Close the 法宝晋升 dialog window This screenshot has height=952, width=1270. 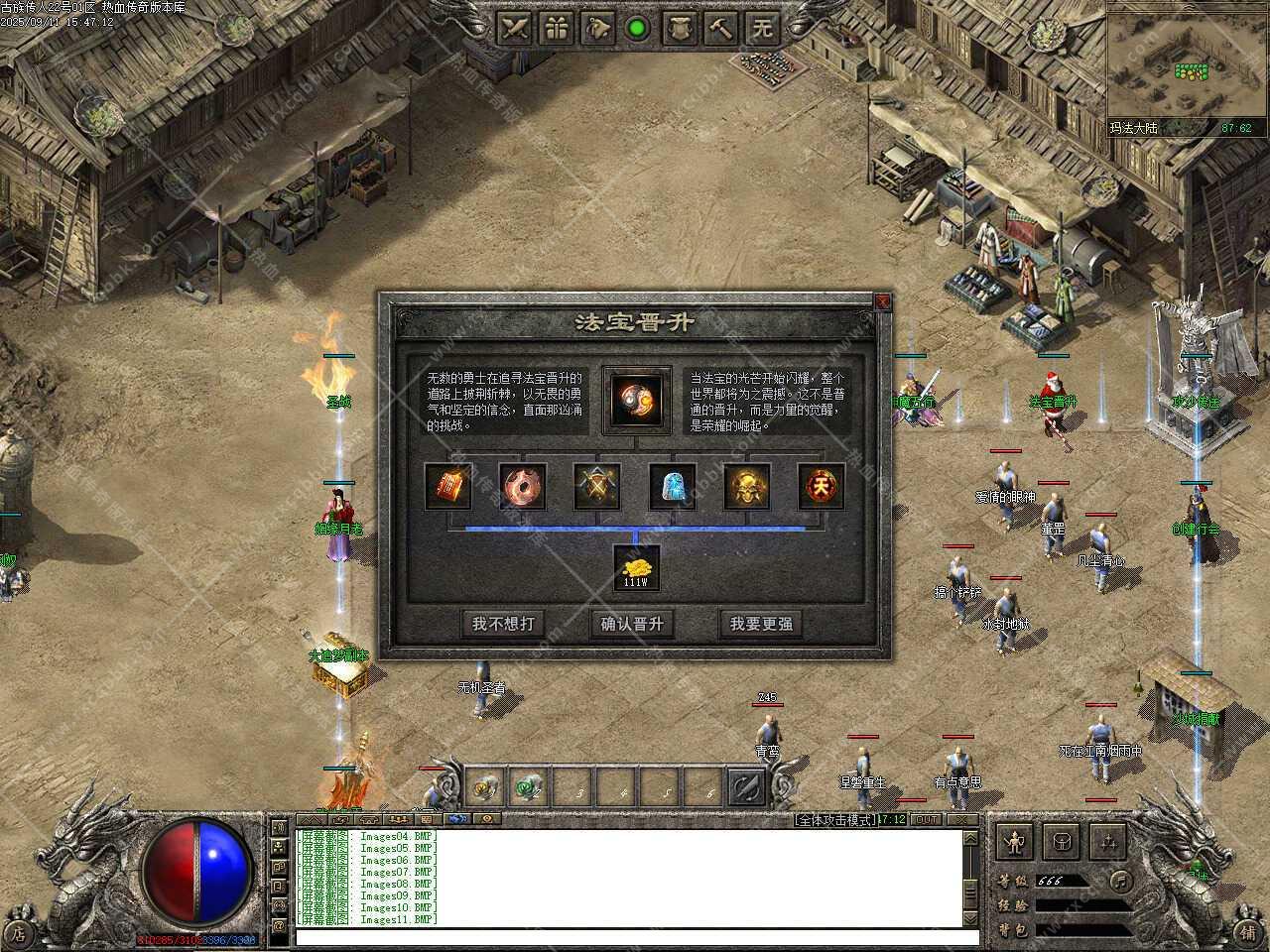click(882, 301)
